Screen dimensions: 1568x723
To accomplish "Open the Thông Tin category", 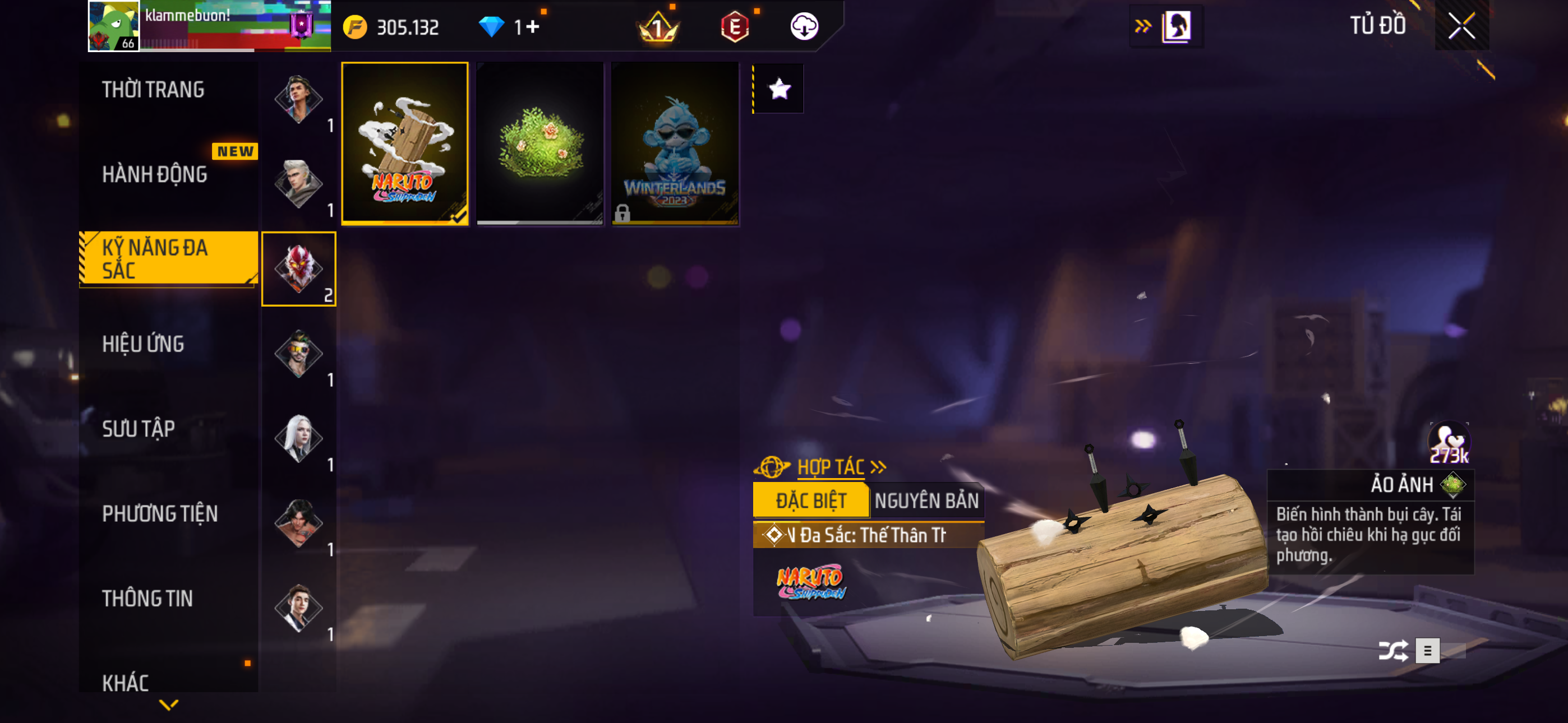I will [147, 599].
